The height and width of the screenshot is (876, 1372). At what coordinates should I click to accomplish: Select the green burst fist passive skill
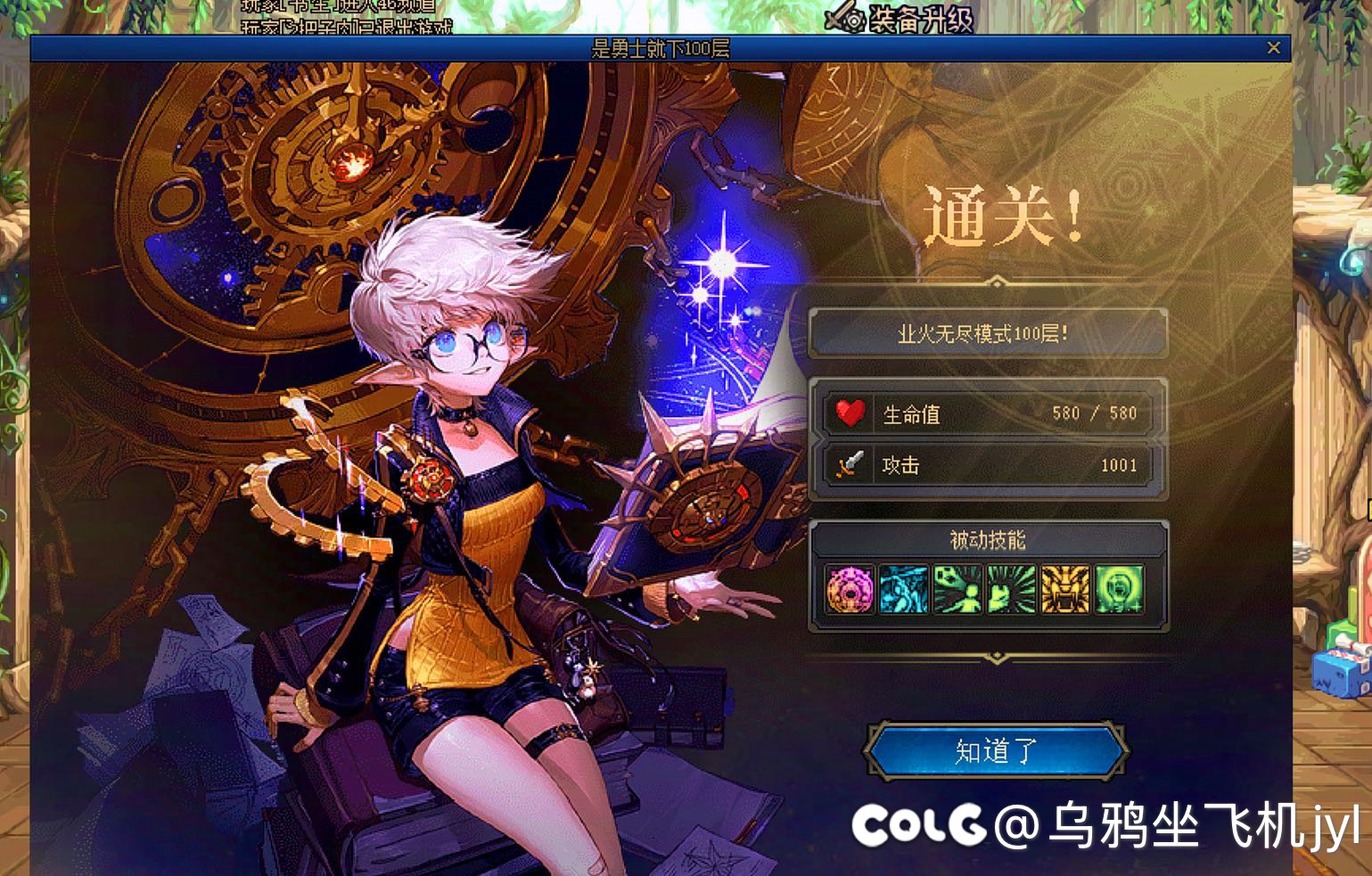pos(1011,589)
